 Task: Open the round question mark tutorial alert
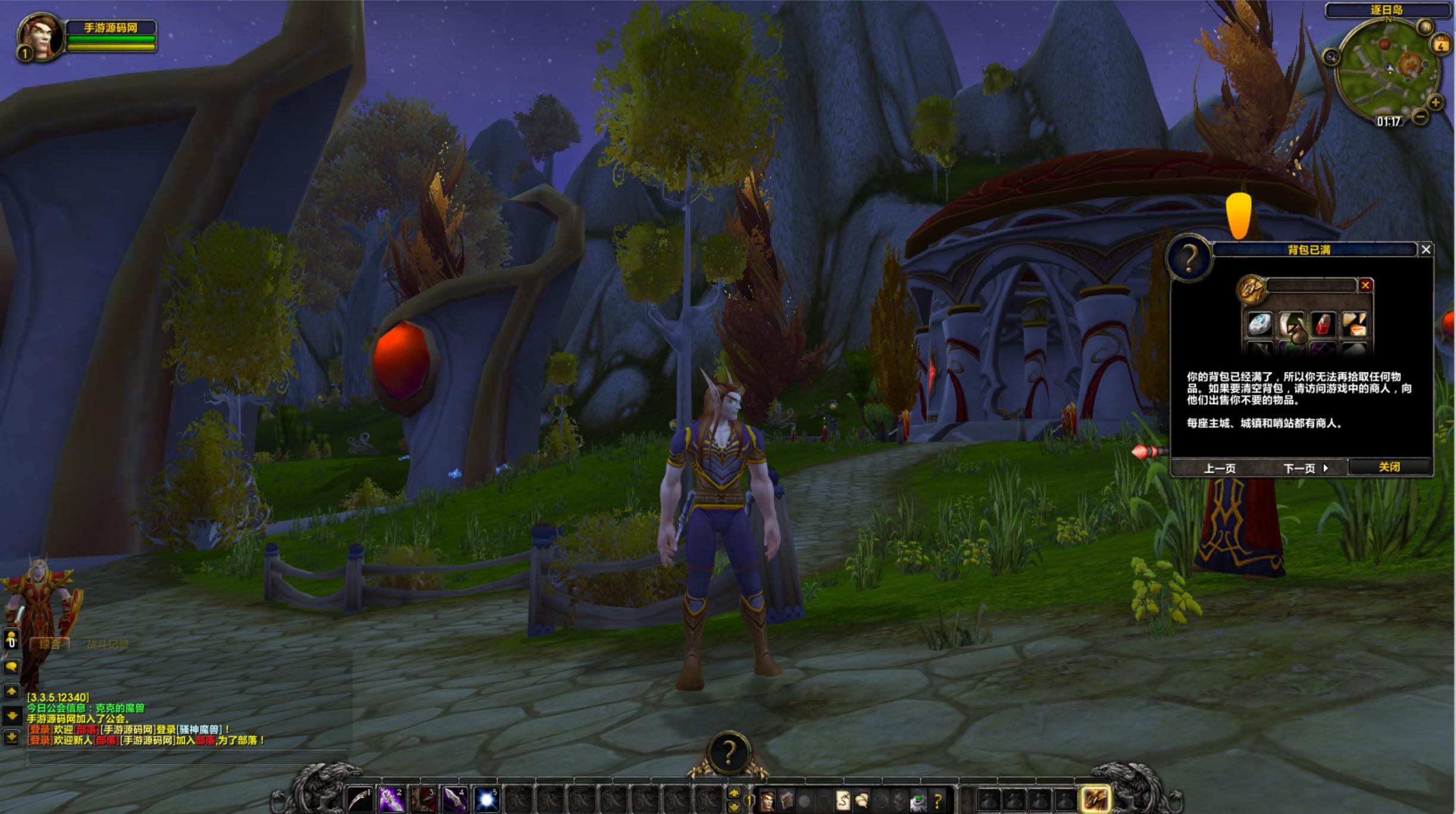[x=728, y=753]
